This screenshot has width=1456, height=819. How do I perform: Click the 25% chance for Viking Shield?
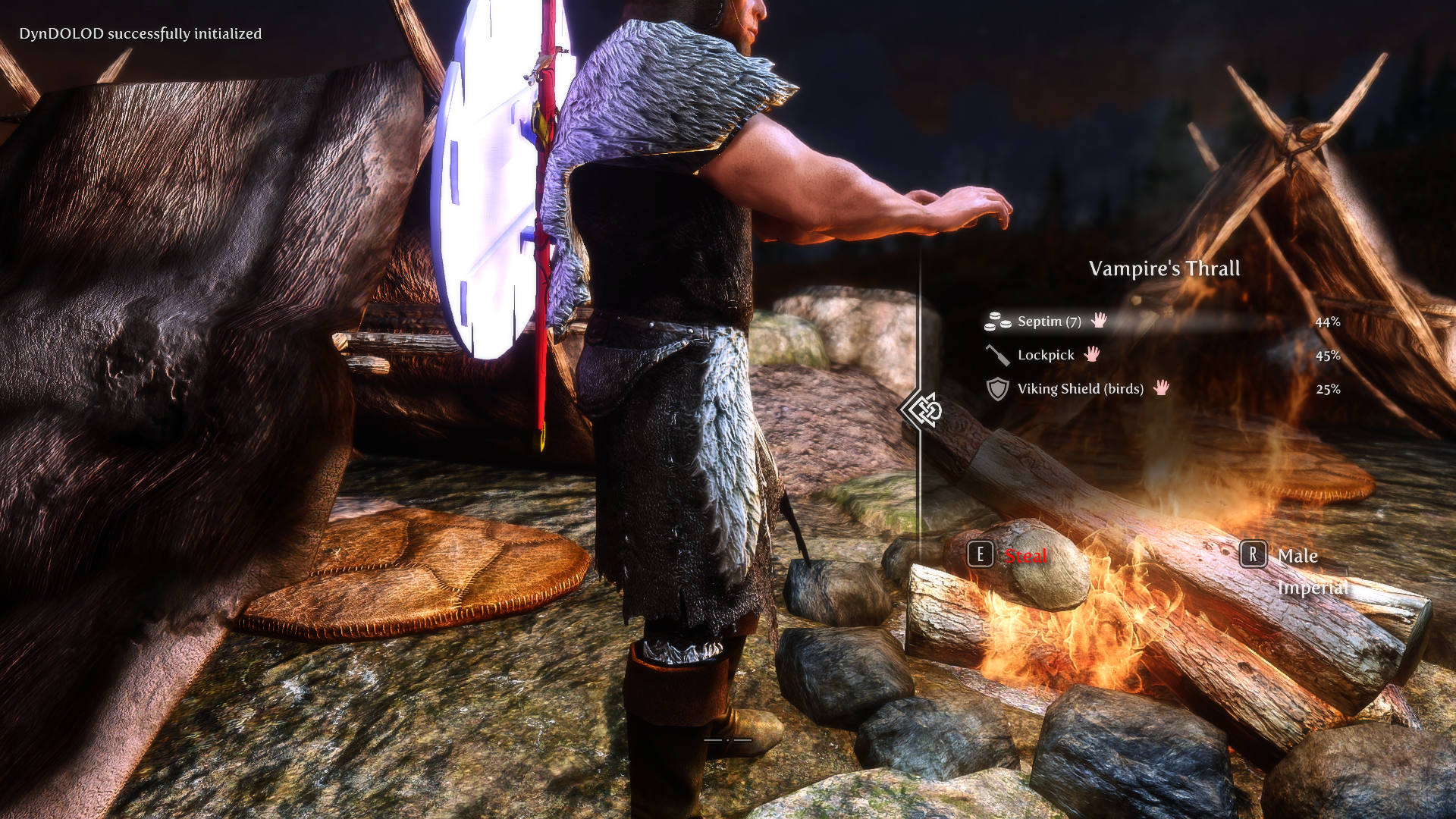pyautogui.click(x=1328, y=389)
